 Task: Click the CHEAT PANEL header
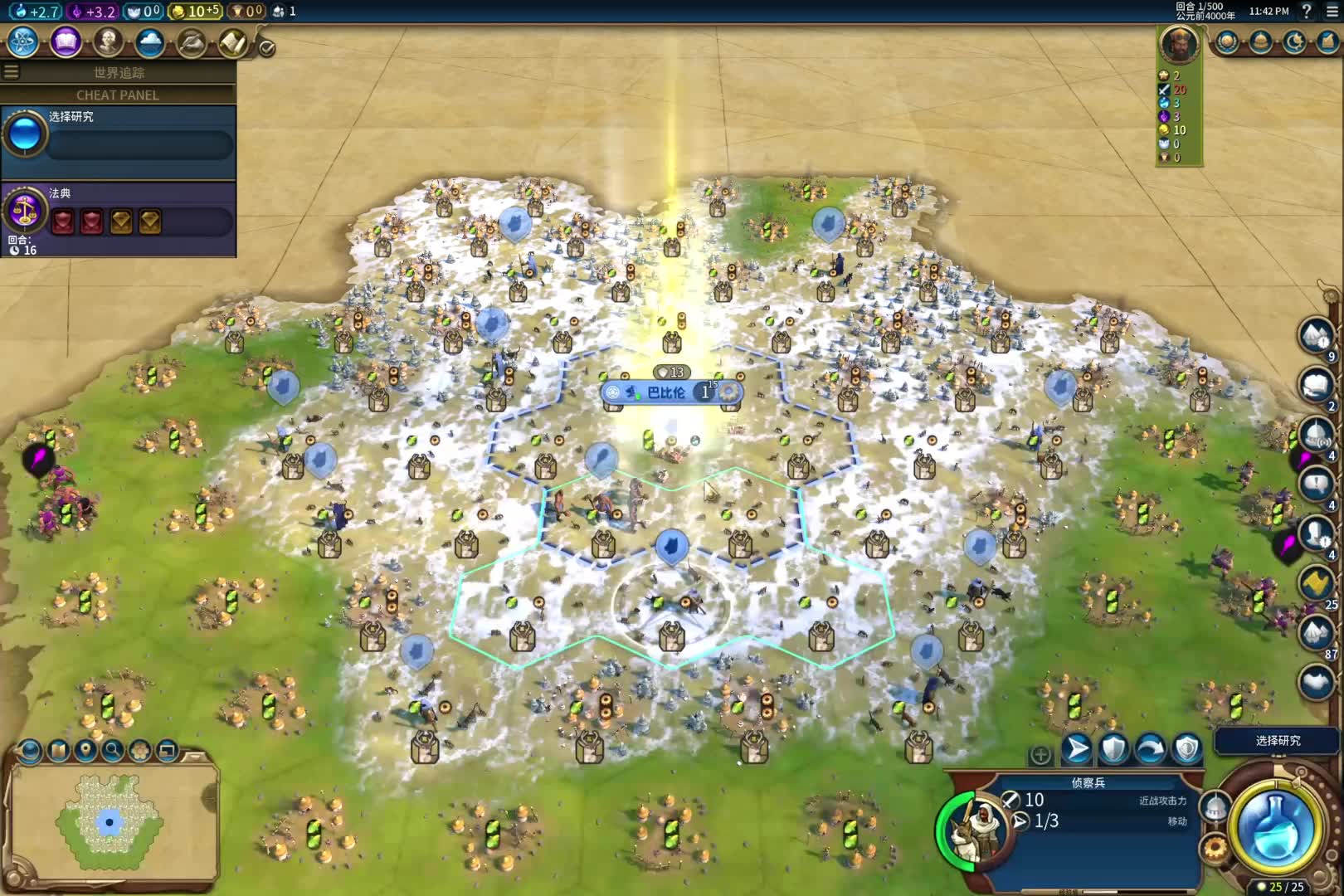(118, 95)
